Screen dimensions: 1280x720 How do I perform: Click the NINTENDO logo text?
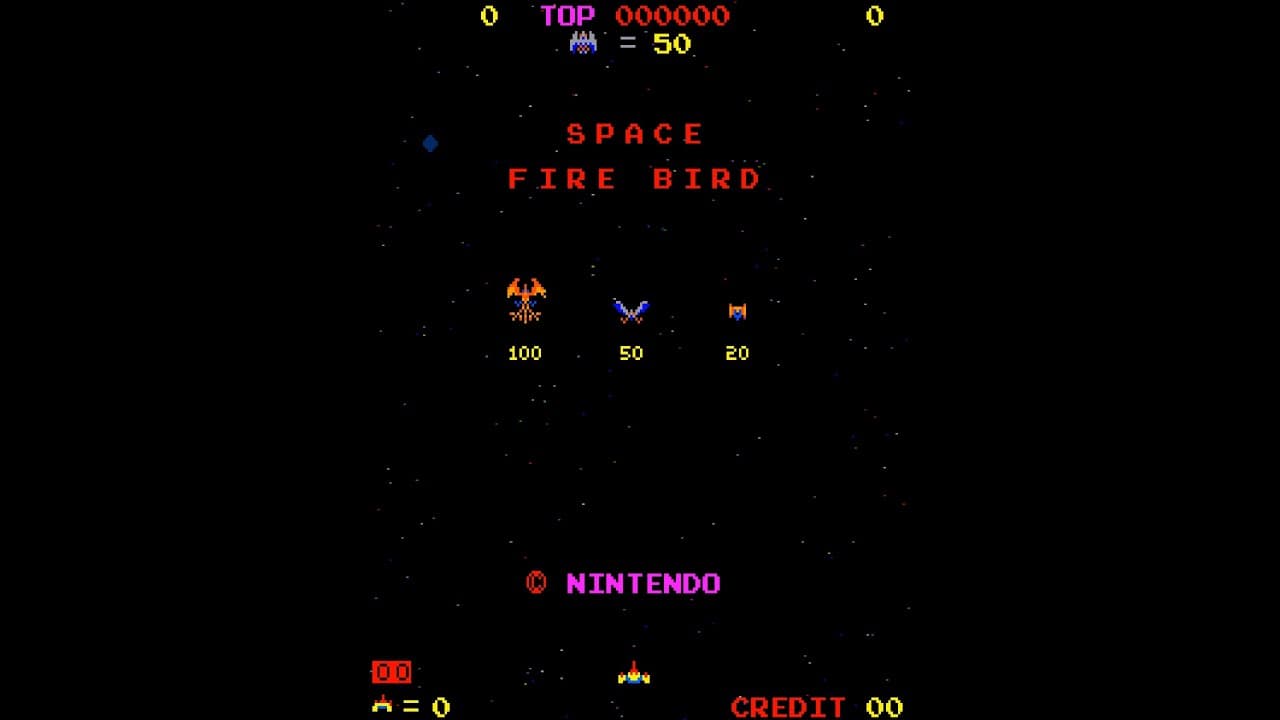[x=644, y=583]
